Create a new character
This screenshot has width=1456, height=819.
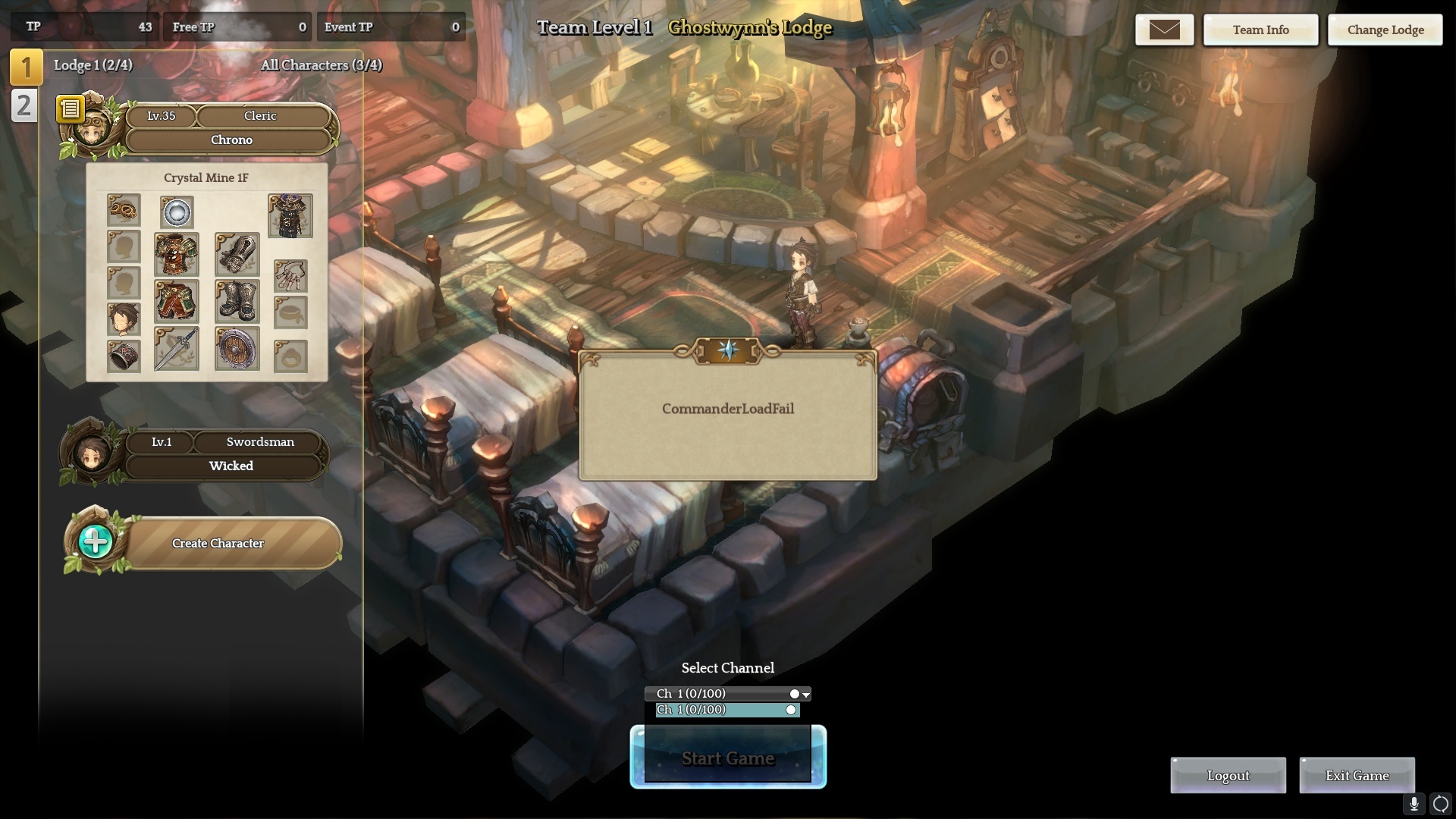click(217, 543)
